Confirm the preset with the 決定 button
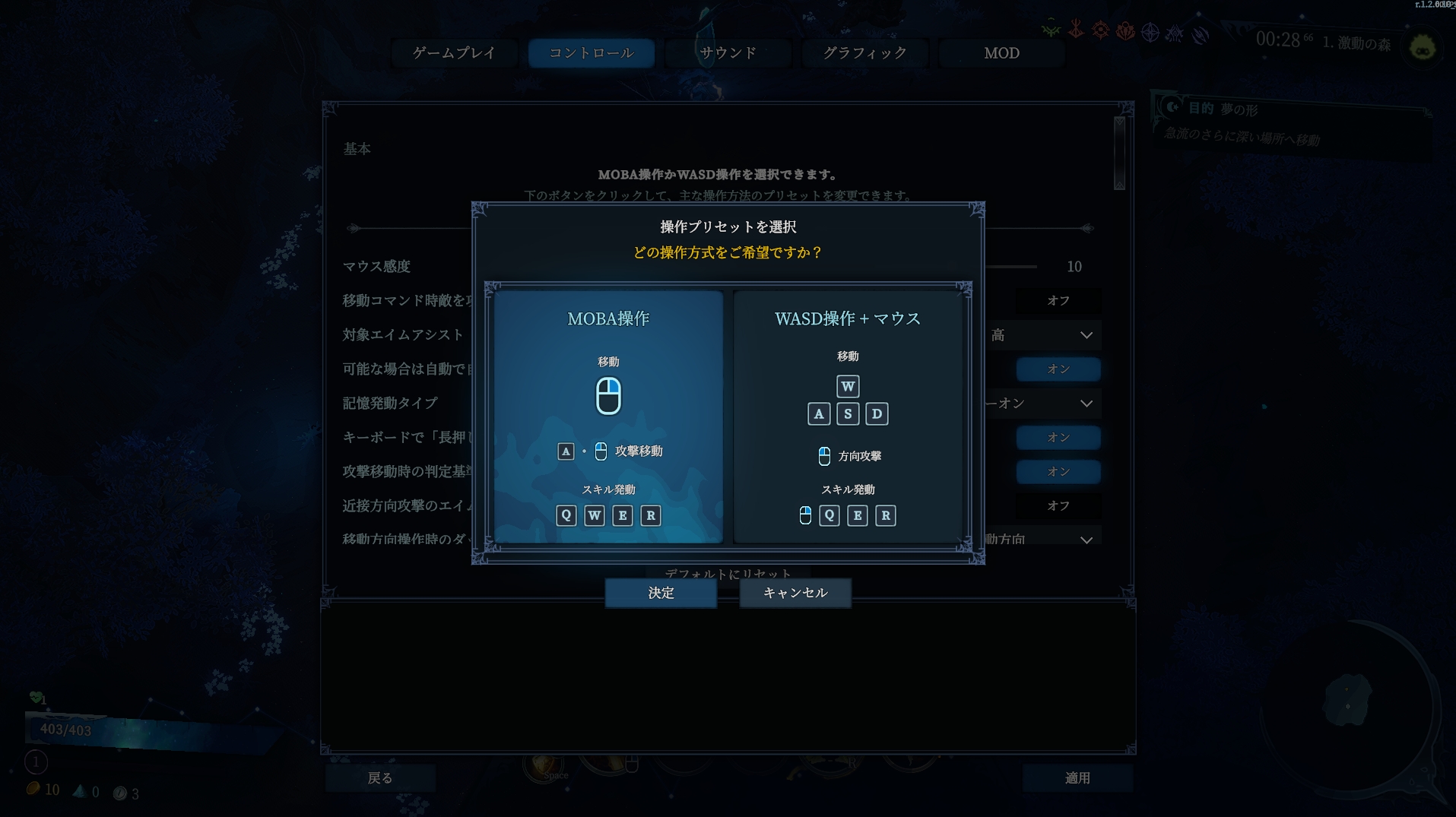 click(660, 594)
